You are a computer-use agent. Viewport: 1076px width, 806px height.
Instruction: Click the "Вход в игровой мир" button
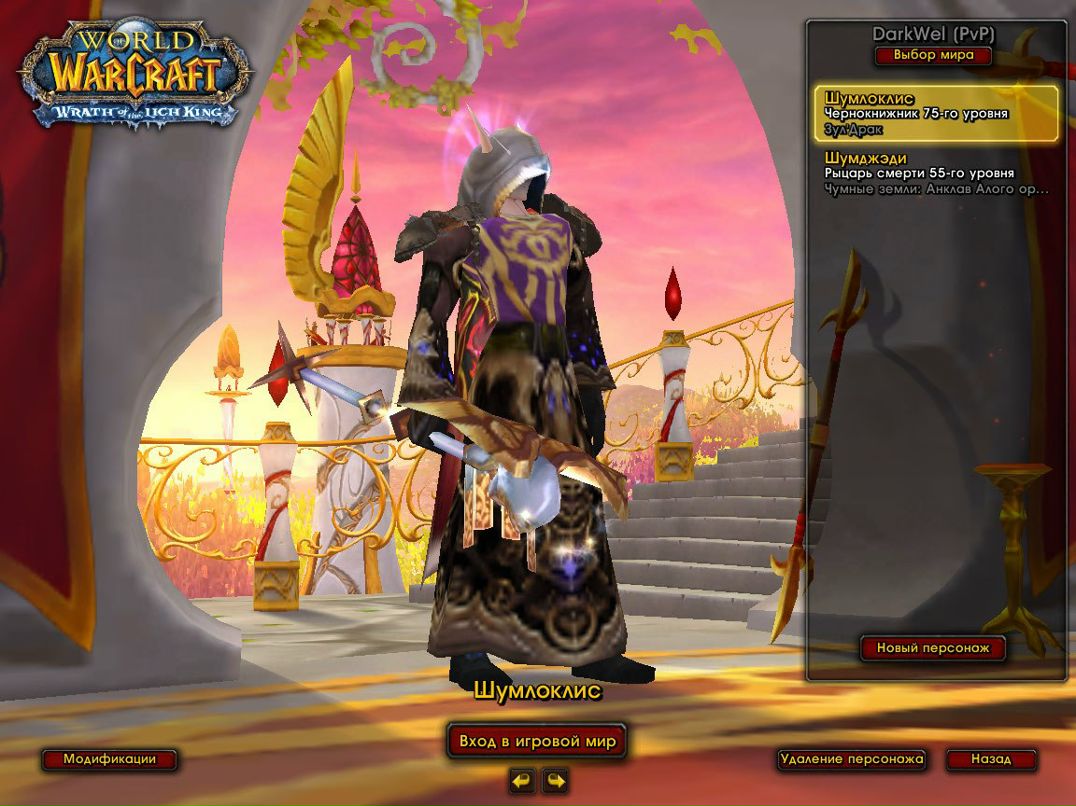(537, 741)
